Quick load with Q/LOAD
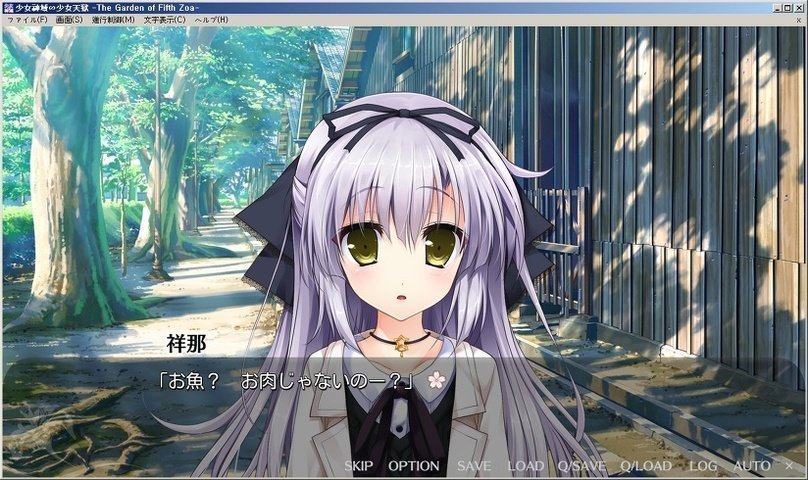Image resolution: width=808 pixels, height=480 pixels. click(646, 466)
